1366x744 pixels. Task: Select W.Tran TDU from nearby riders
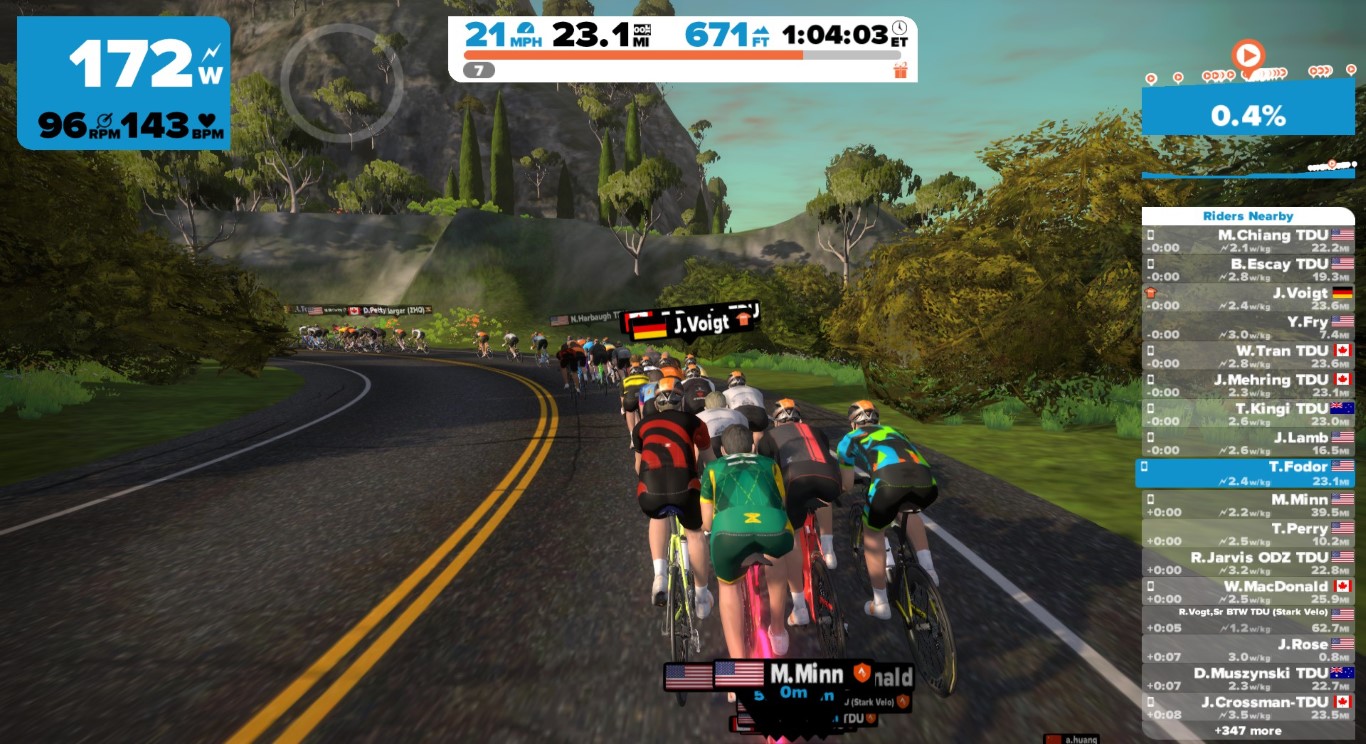pyautogui.click(x=1248, y=357)
